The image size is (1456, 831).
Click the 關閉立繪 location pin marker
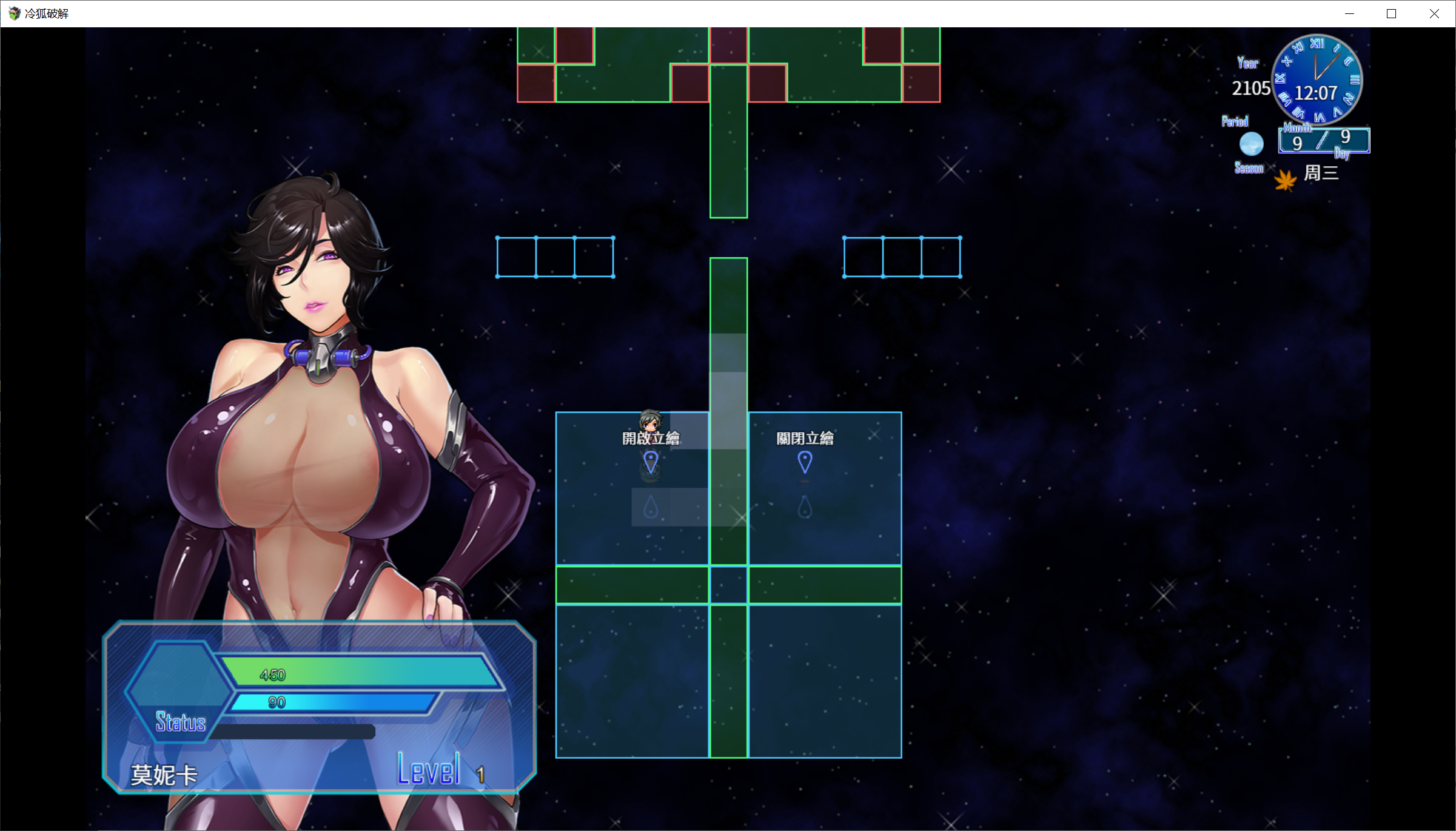pyautogui.click(x=805, y=462)
